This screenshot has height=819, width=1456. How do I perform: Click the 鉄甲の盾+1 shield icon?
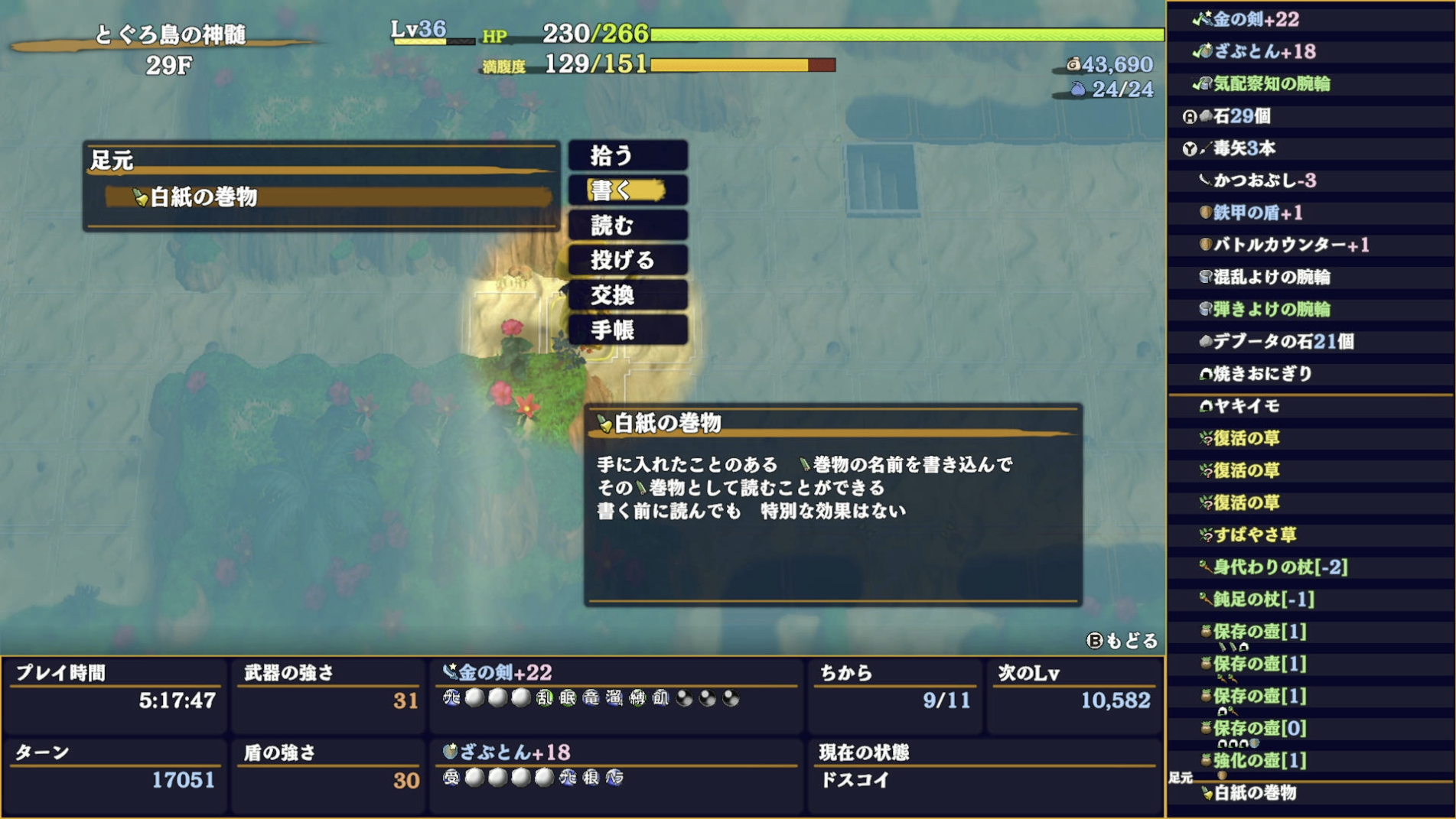click(1206, 213)
